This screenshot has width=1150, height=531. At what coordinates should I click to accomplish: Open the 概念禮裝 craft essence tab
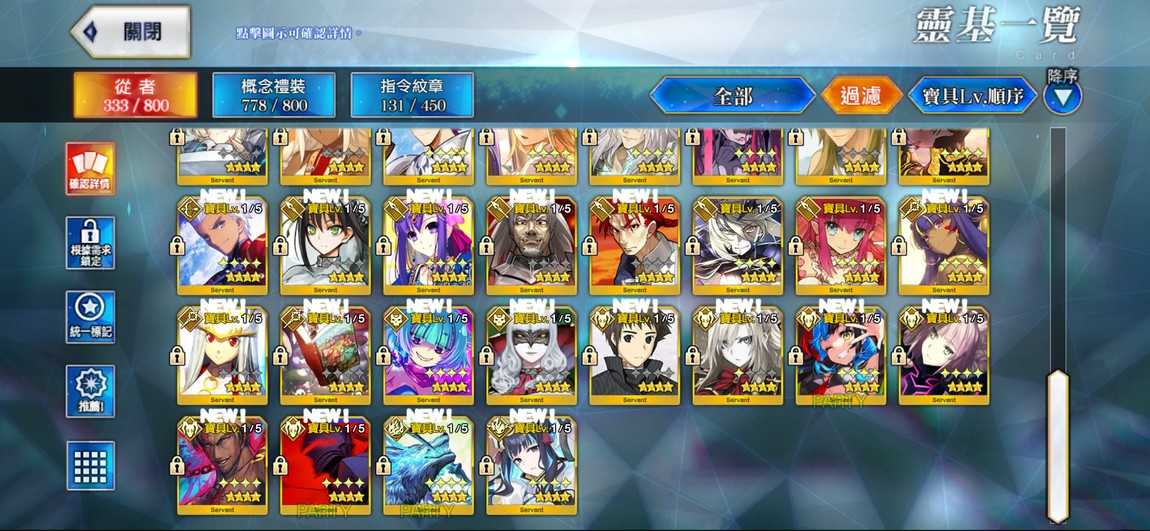tap(273, 95)
